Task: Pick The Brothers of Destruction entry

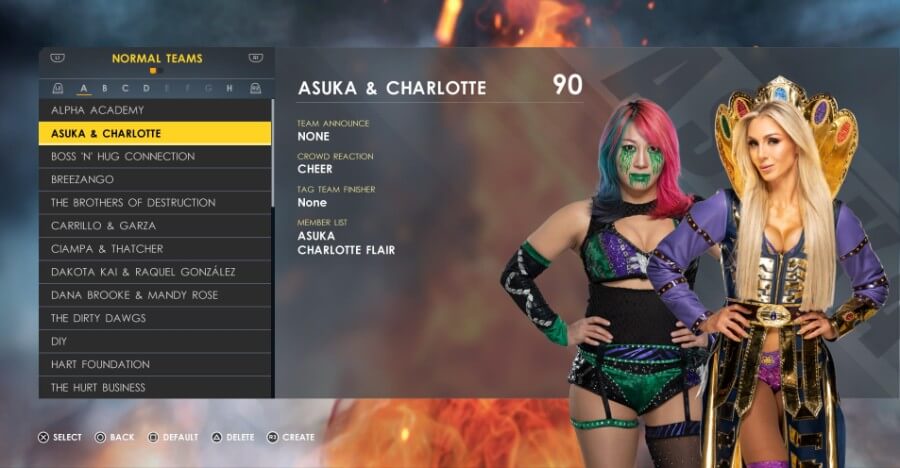Action: point(154,202)
